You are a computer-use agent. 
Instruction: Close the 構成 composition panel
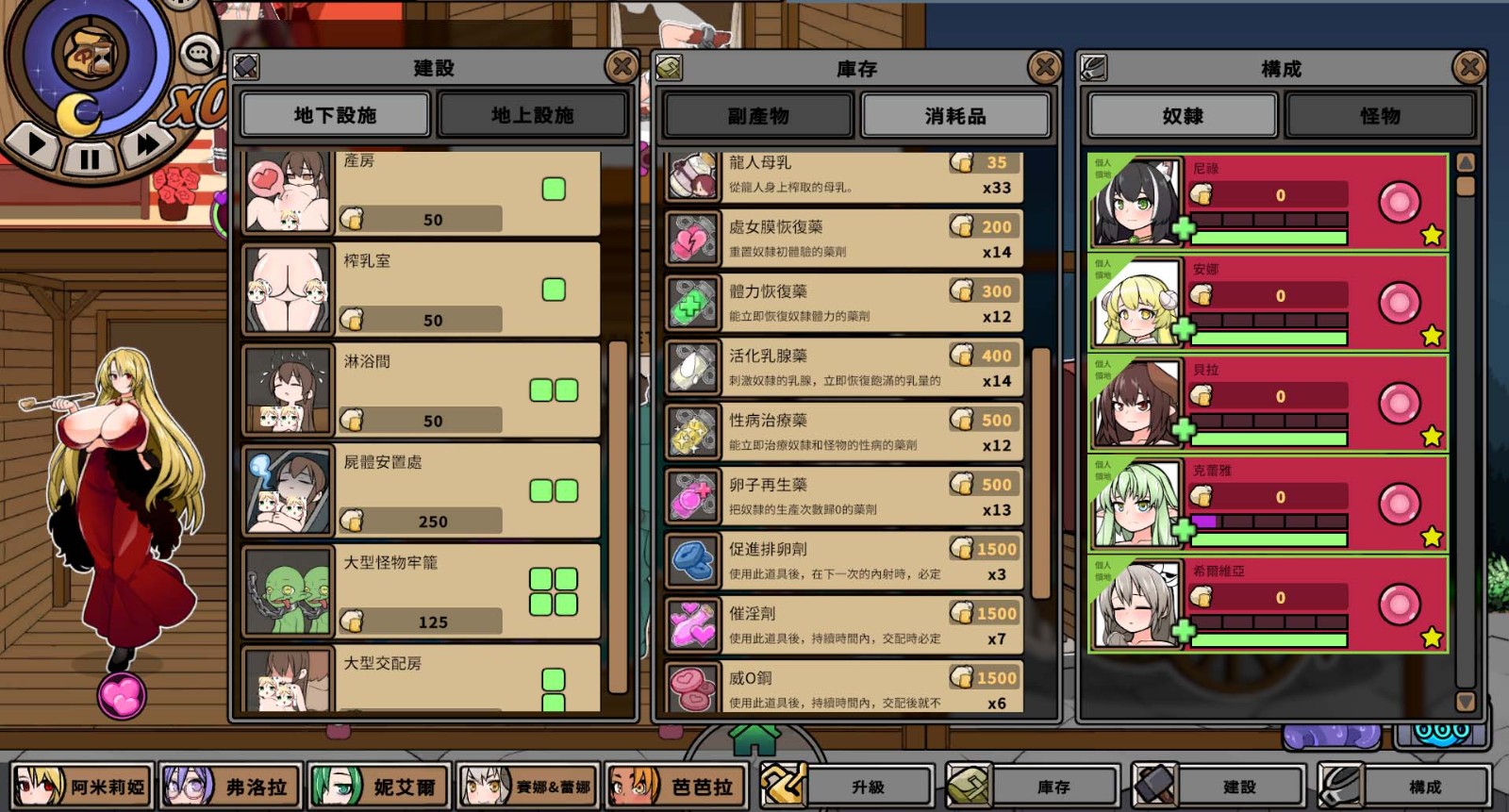coord(1468,67)
